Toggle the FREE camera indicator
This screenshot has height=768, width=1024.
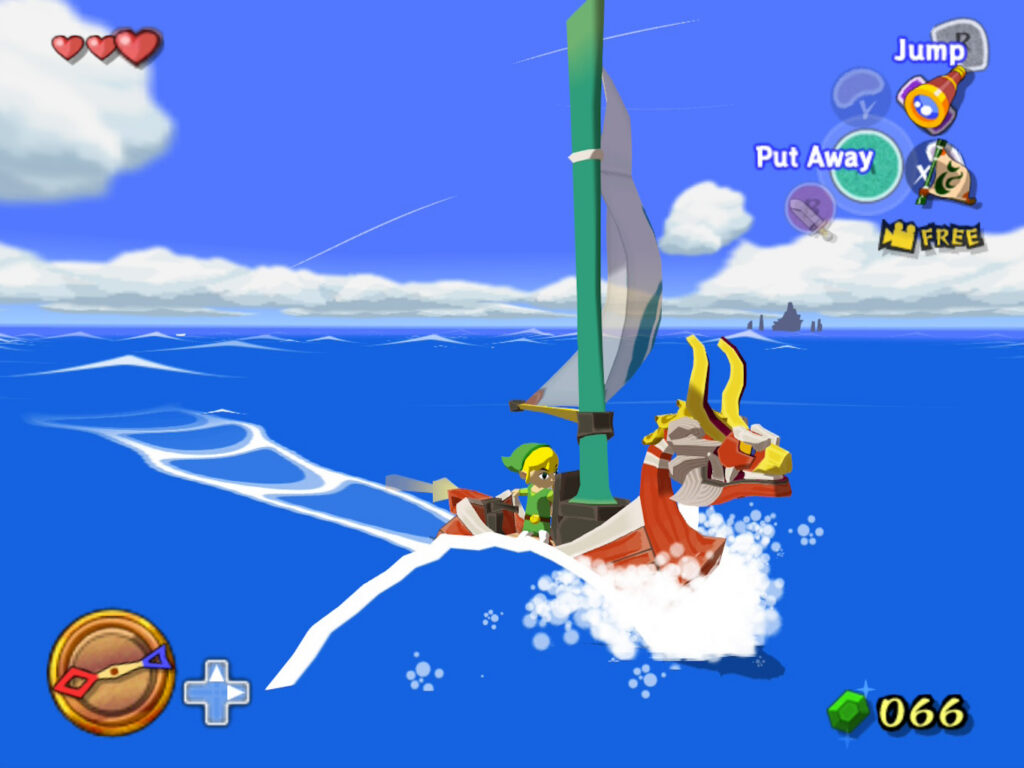pos(931,237)
